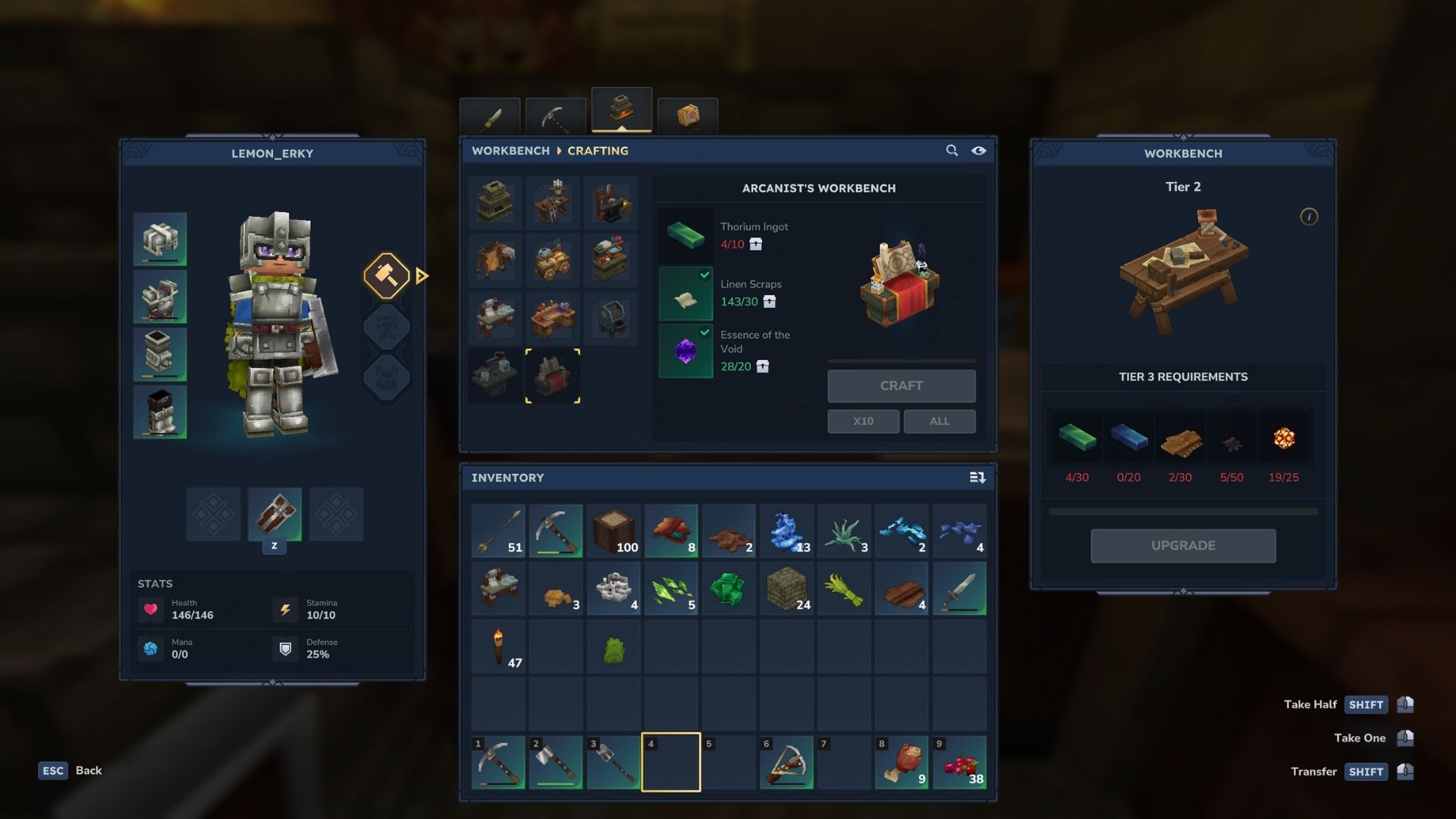Upgrade the workbench to Tier 3
Viewport: 1456px width, 819px height.
[1182, 546]
